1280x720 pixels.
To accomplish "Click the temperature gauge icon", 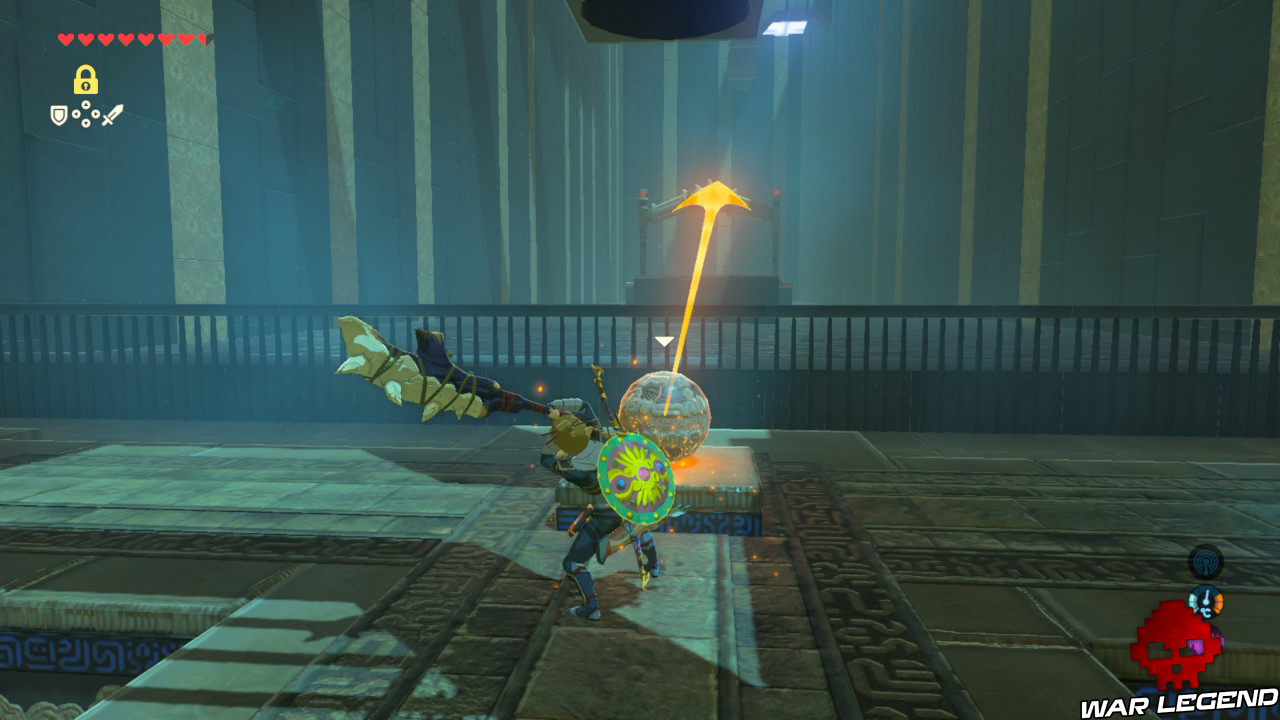I will [x=1206, y=601].
